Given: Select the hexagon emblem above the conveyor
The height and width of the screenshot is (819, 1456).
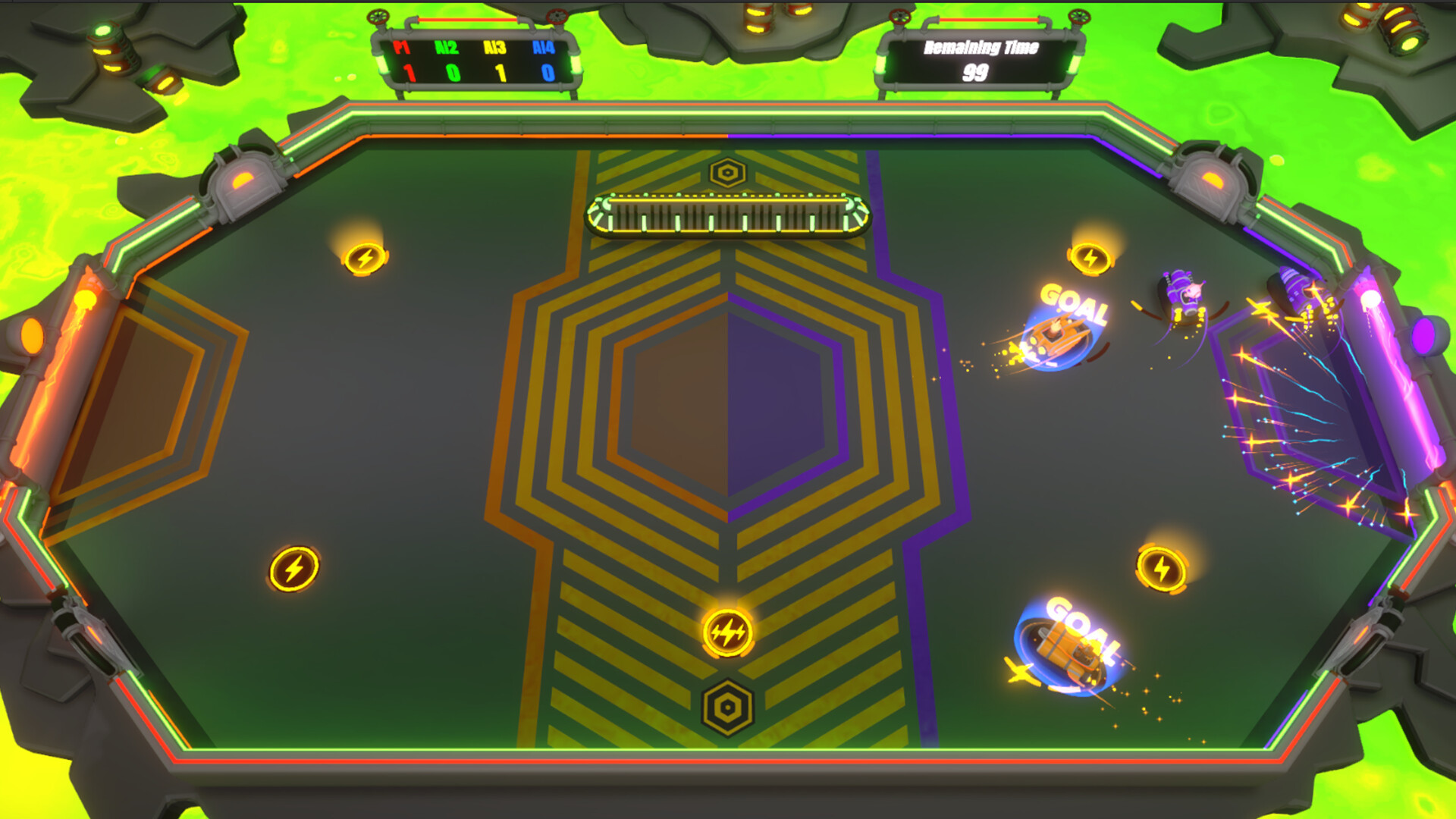Looking at the screenshot, I should (x=729, y=171).
